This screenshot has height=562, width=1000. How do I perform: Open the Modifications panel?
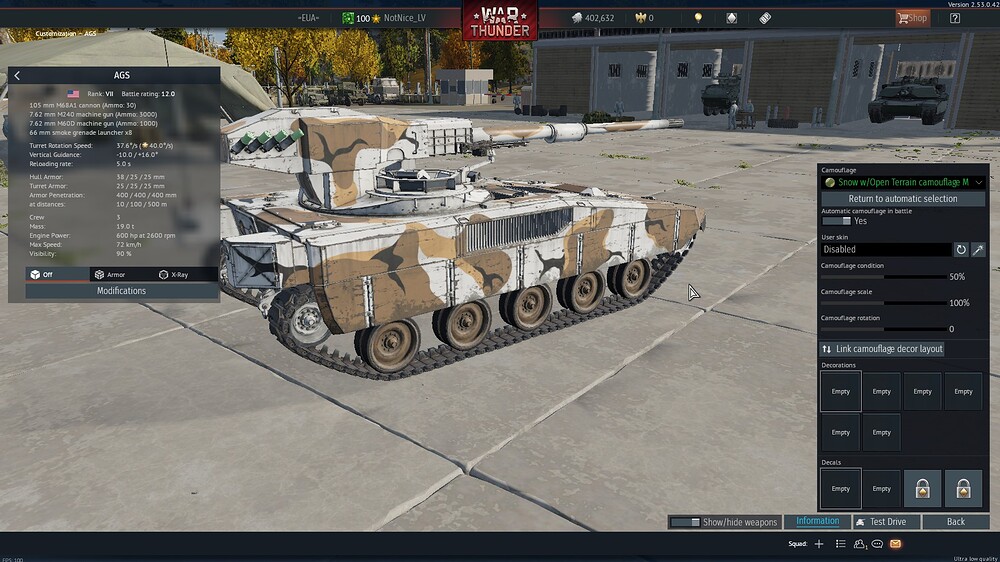(x=121, y=291)
